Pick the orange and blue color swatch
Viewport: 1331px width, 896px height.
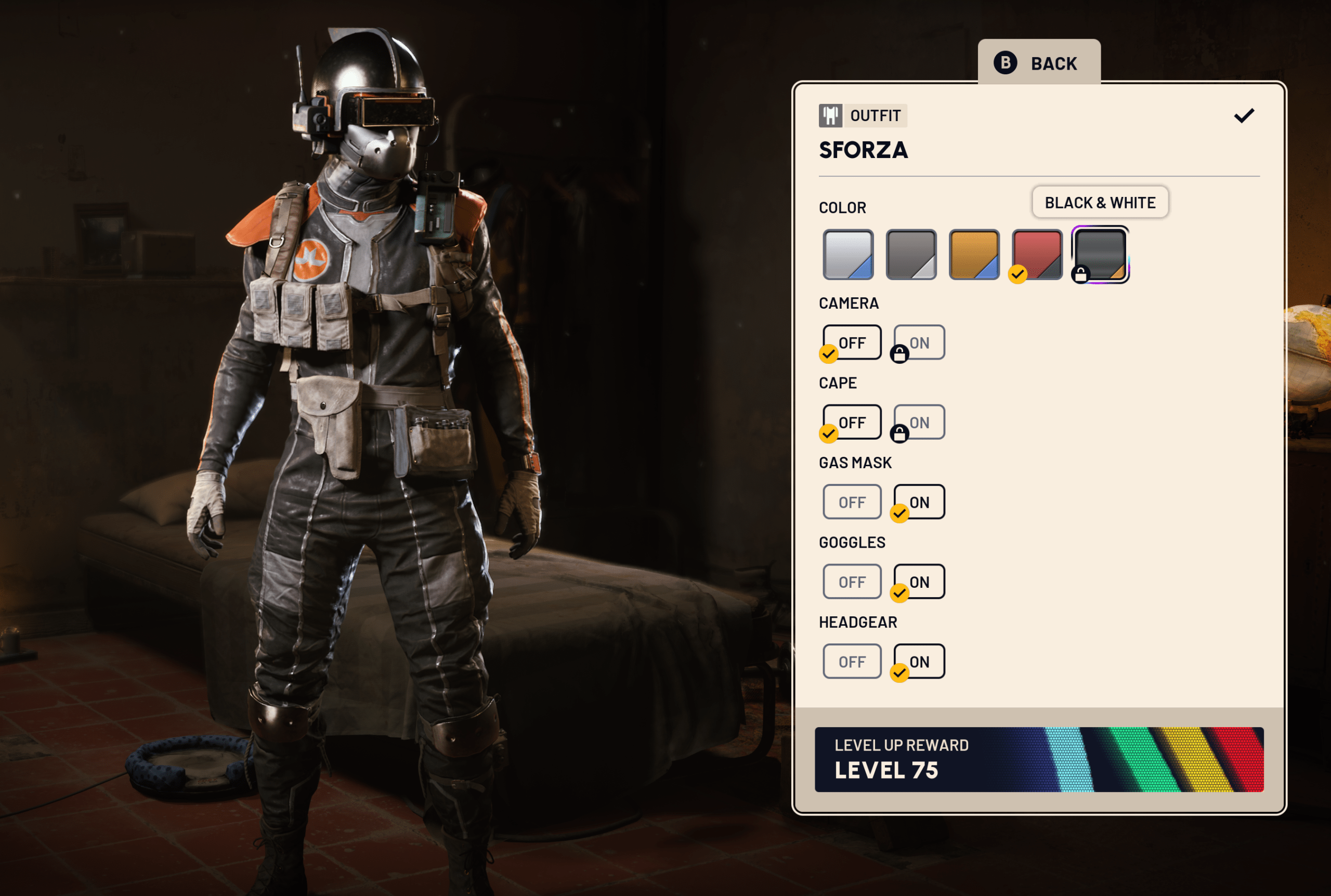point(974,255)
